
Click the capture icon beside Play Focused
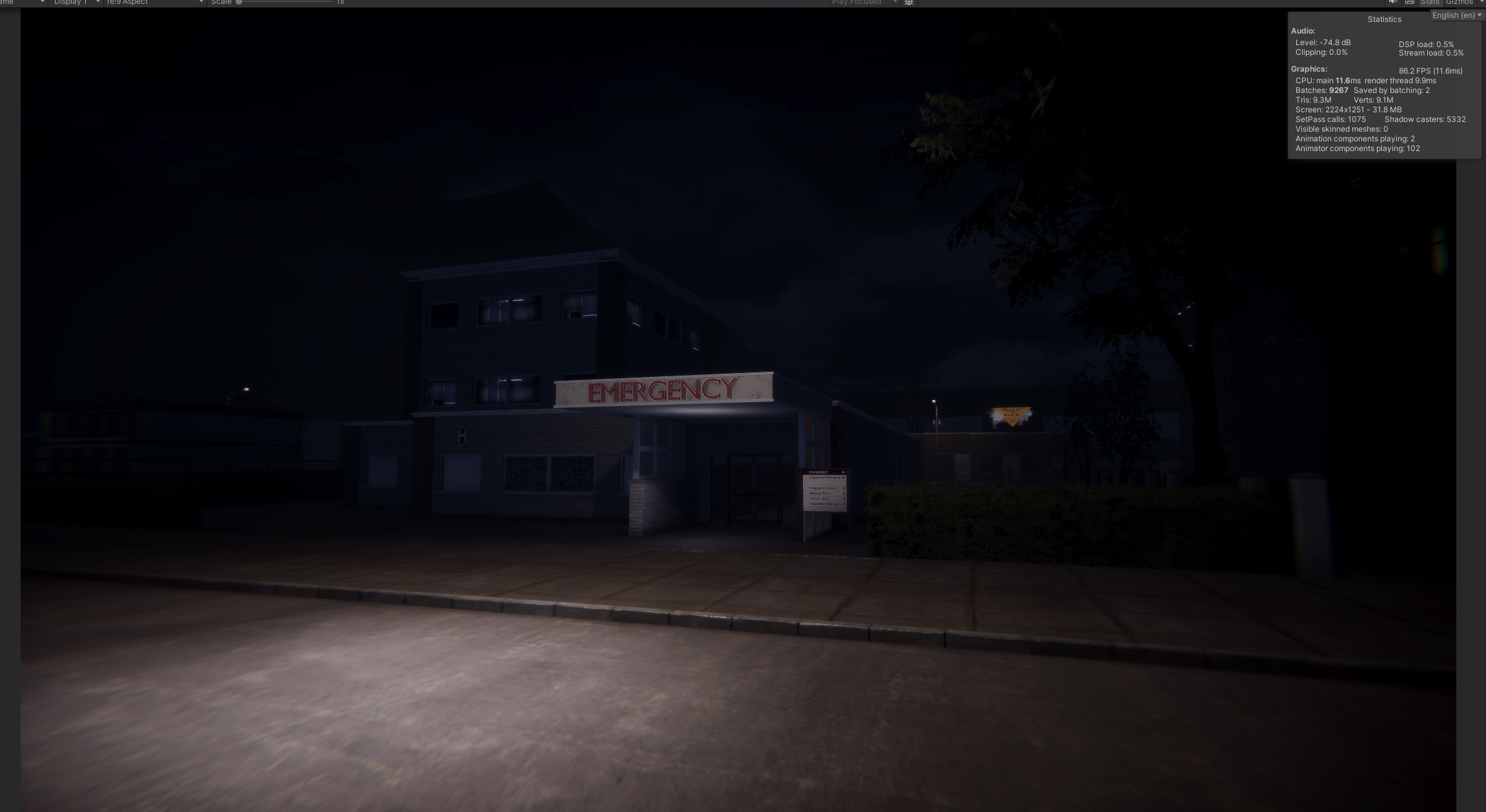(x=909, y=3)
